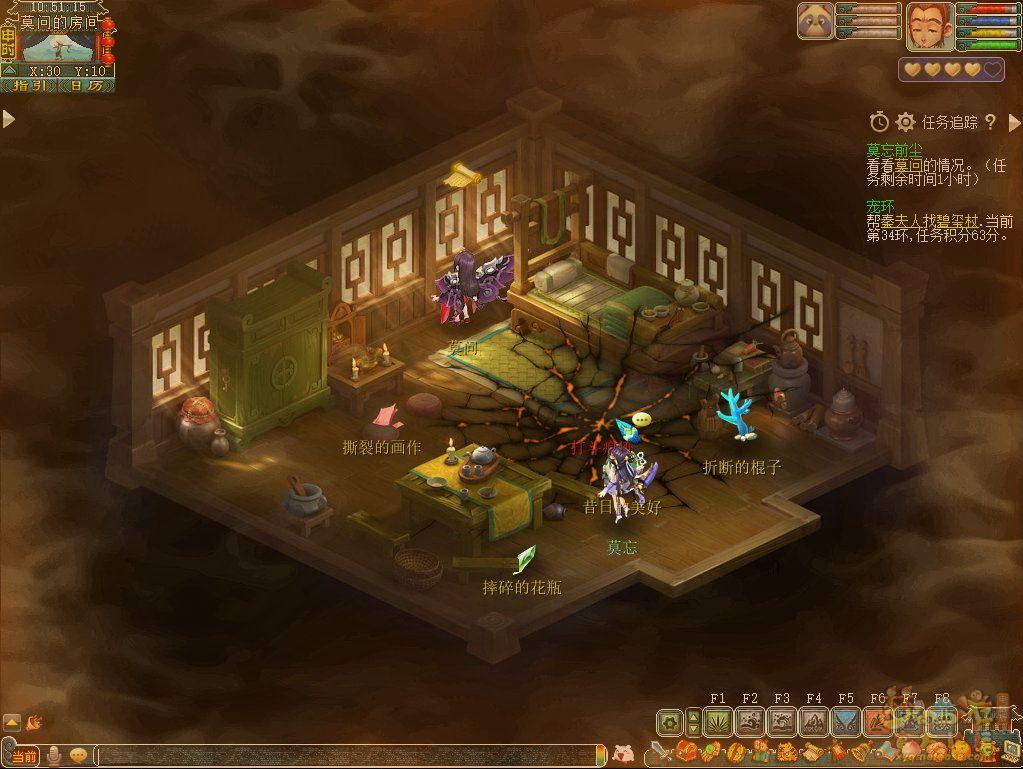Collapse minimap with the small up arrow
Image resolution: width=1023 pixels, height=769 pixels.
(x=9, y=70)
